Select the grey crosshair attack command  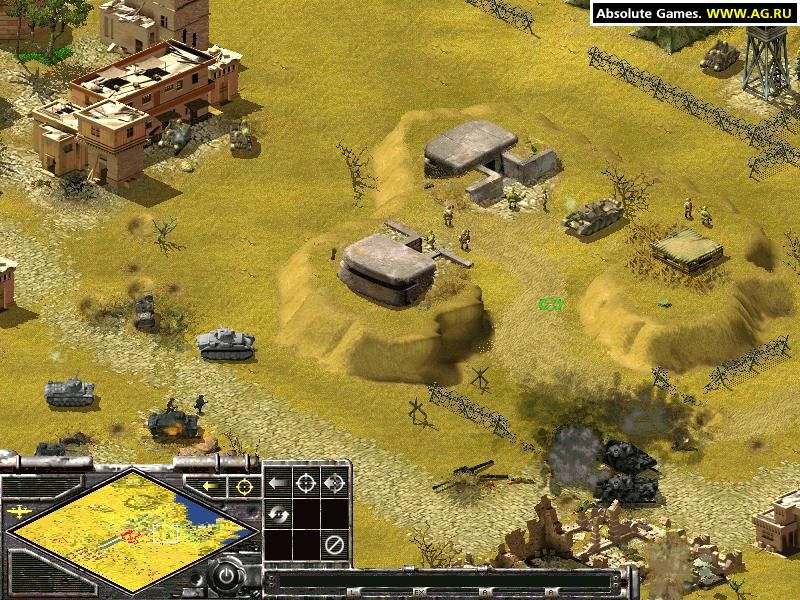(306, 484)
